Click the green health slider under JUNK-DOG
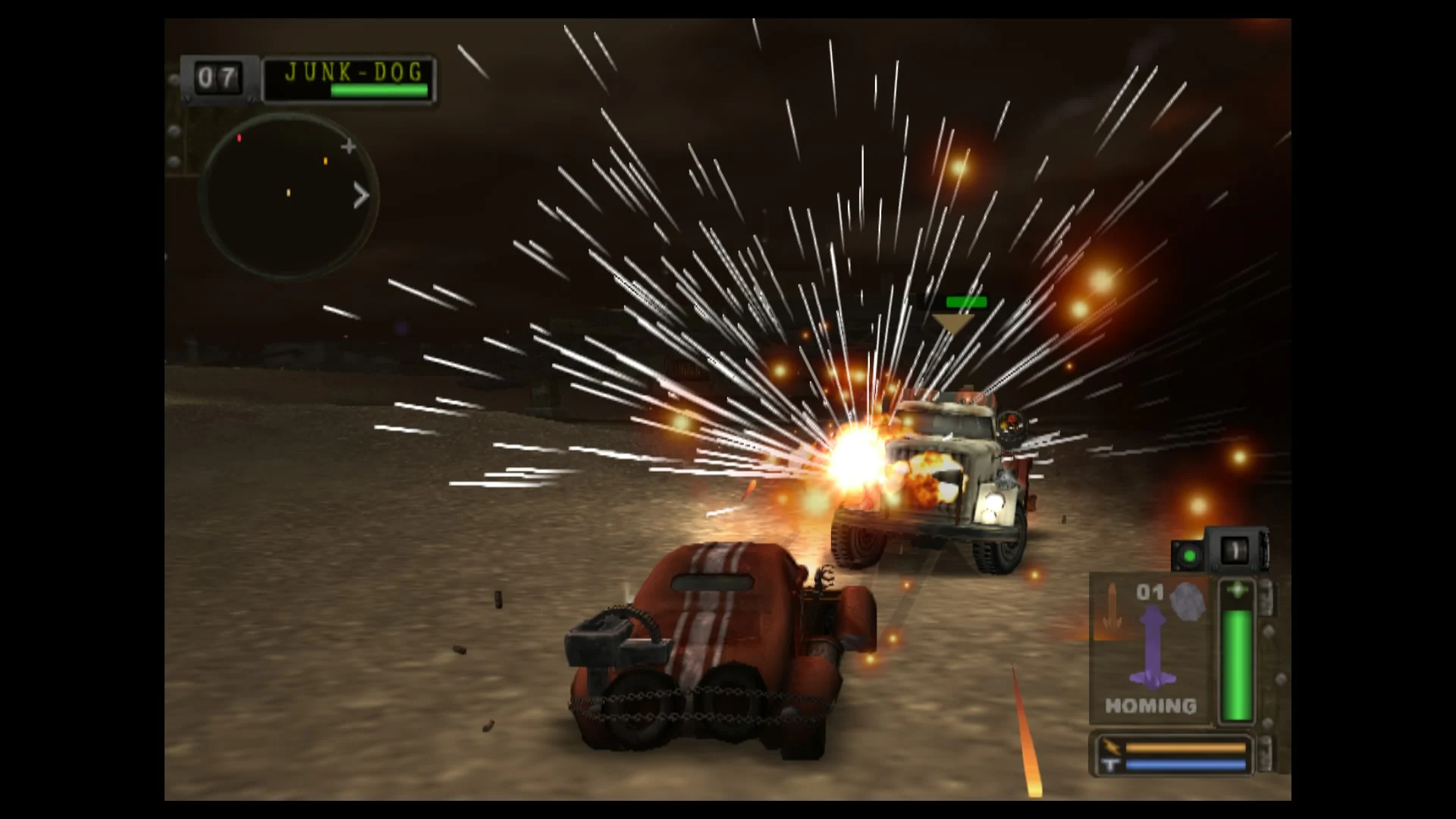1456x819 pixels. point(379,90)
